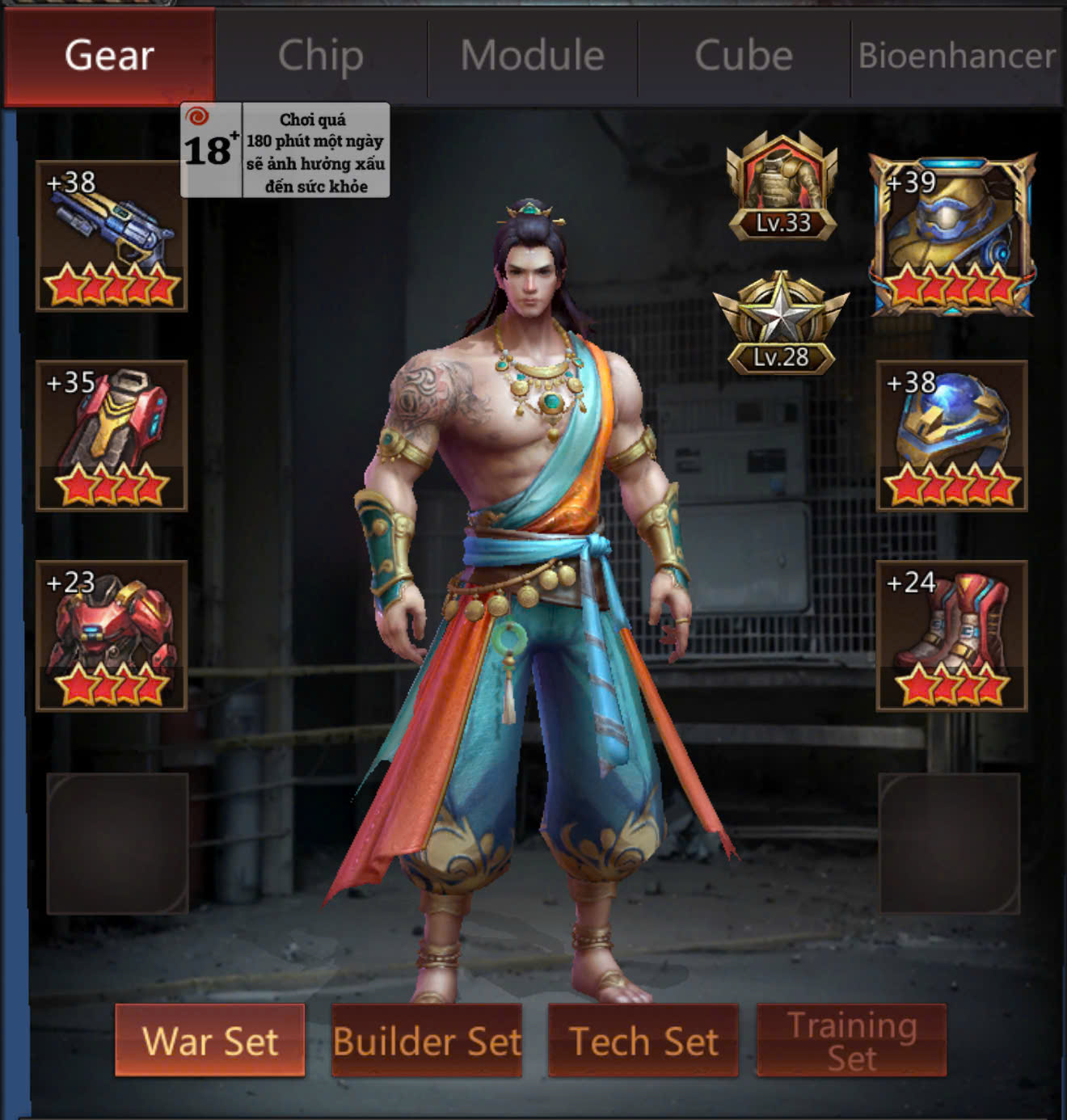Activate the War Set button
This screenshot has width=1067, height=1120.
[210, 1040]
